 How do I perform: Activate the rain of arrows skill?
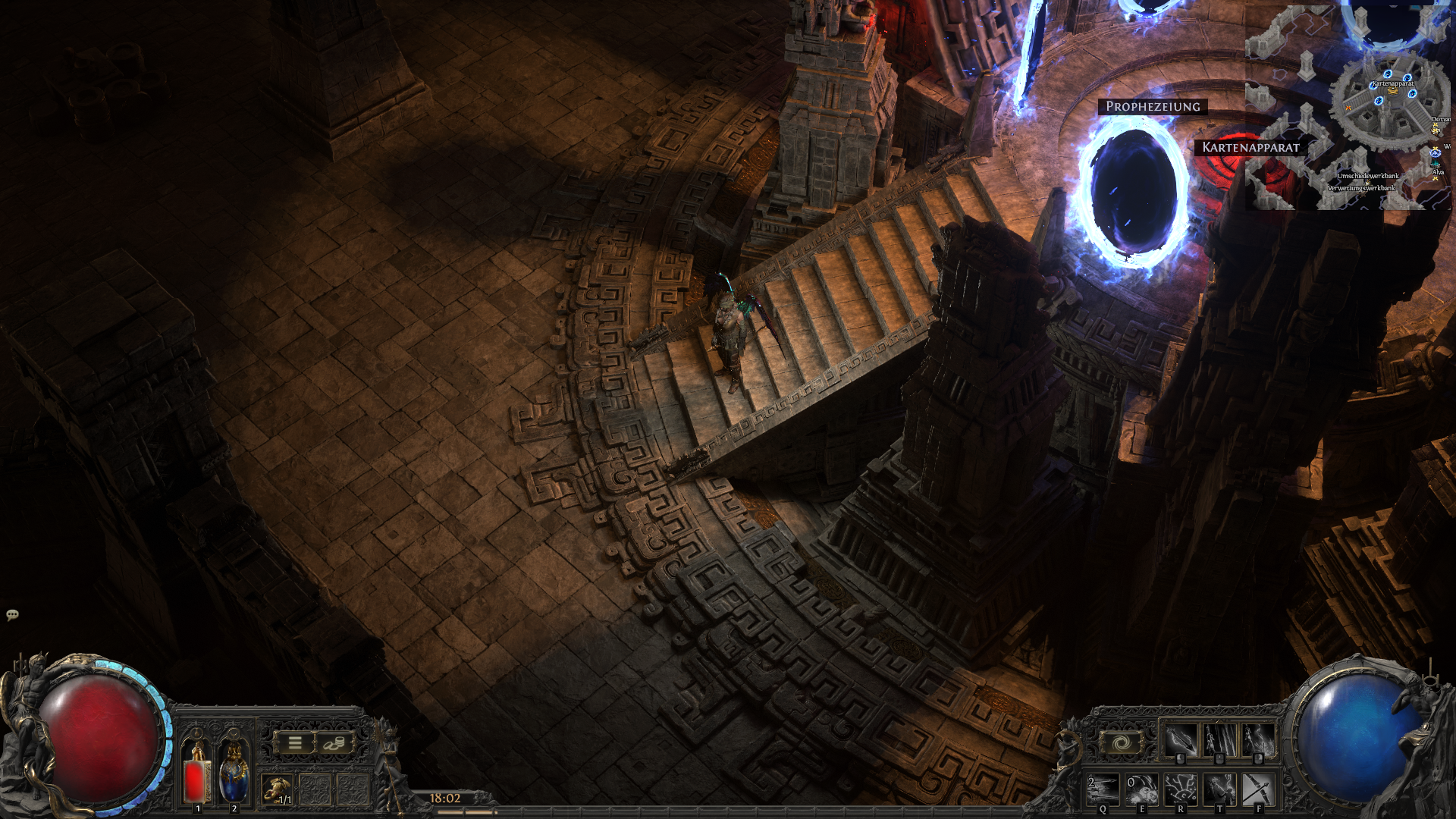[1219, 740]
